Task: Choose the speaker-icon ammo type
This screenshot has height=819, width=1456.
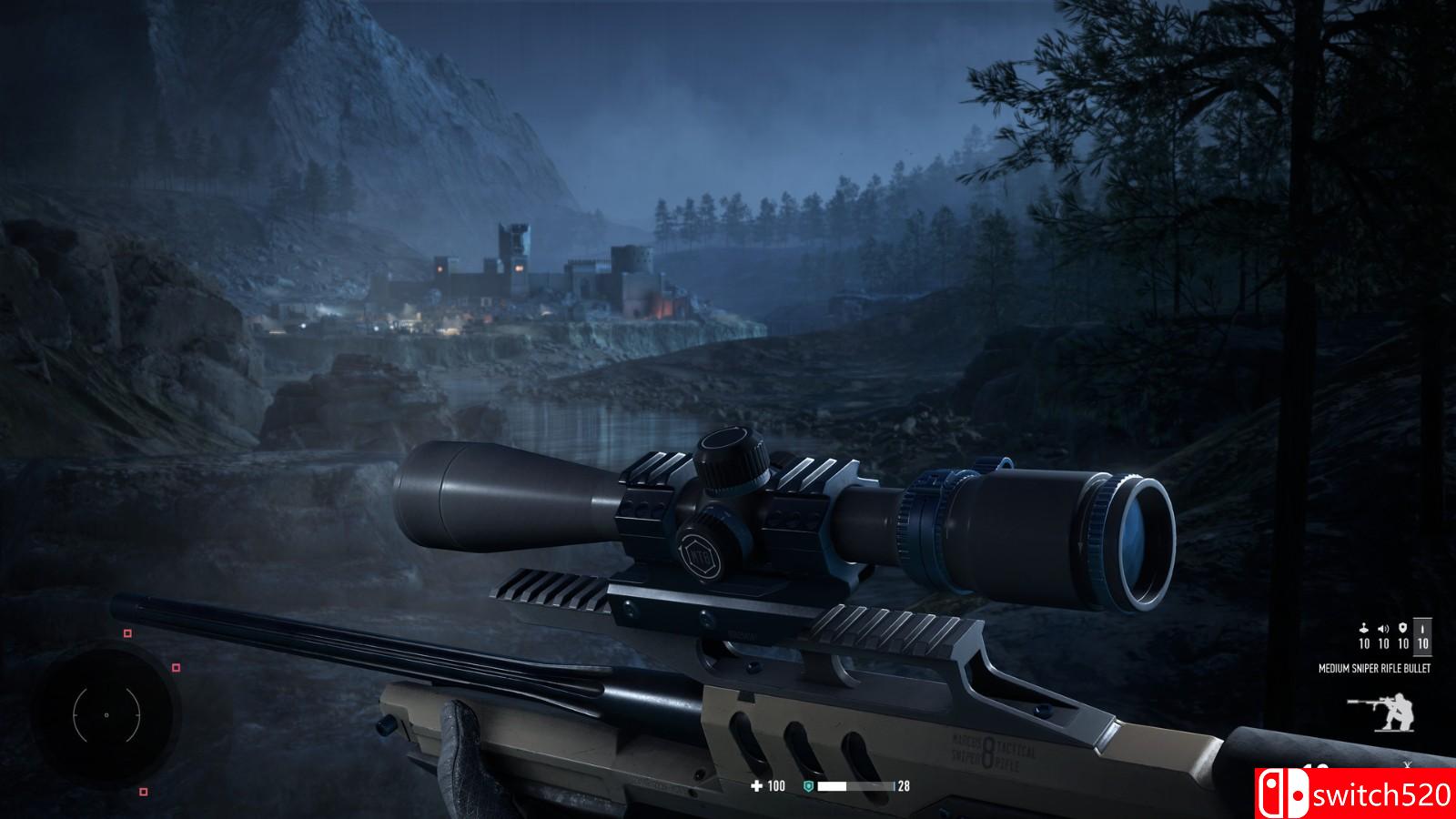Action: point(1383,636)
